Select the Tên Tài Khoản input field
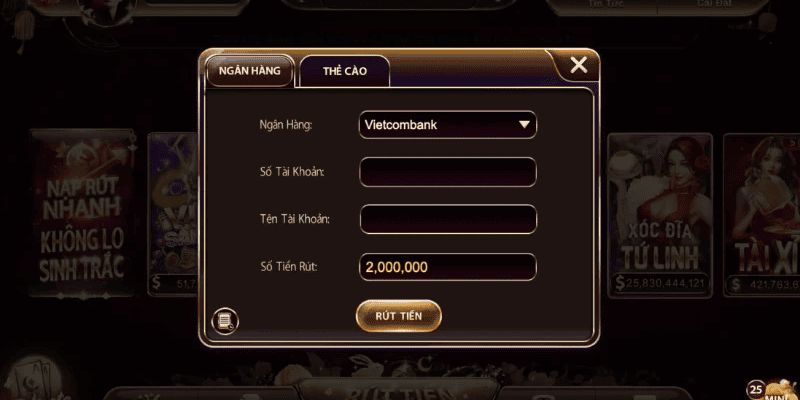Viewport: 800px width, 400px height. [x=448, y=219]
